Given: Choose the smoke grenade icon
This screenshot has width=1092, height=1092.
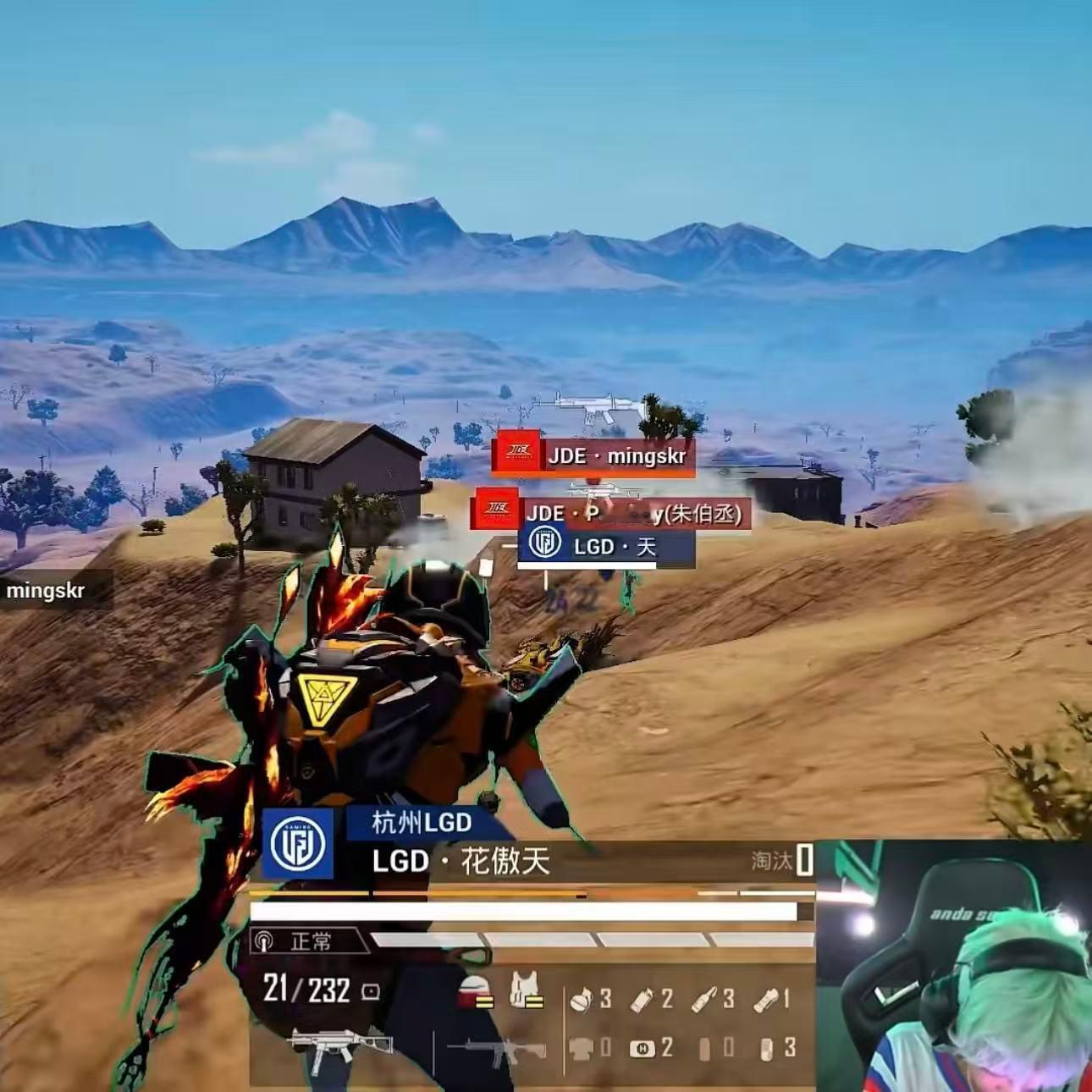Looking at the screenshot, I should (x=642, y=1000).
